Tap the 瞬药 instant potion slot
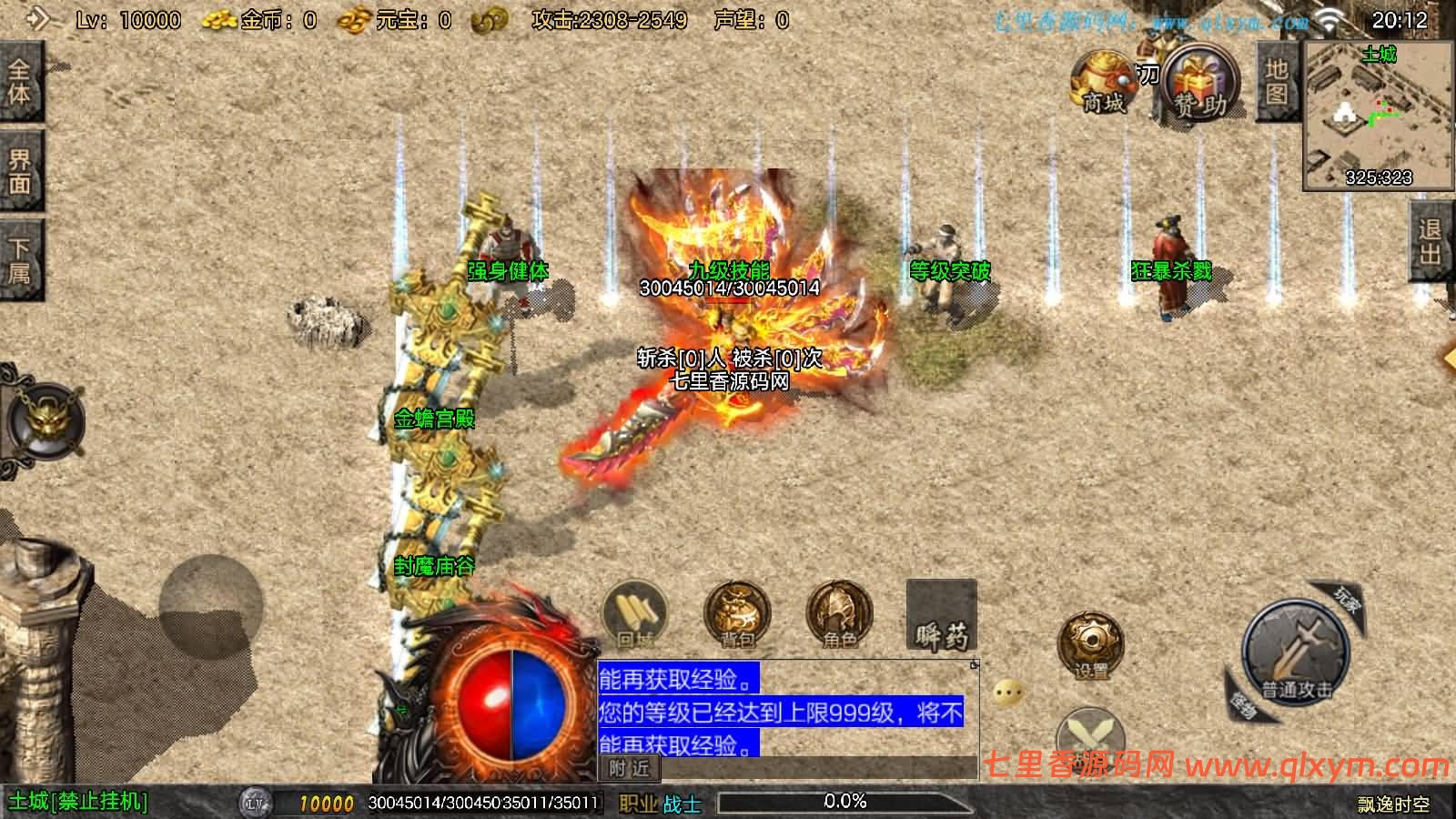Image resolution: width=1456 pixels, height=819 pixels. 942,616
